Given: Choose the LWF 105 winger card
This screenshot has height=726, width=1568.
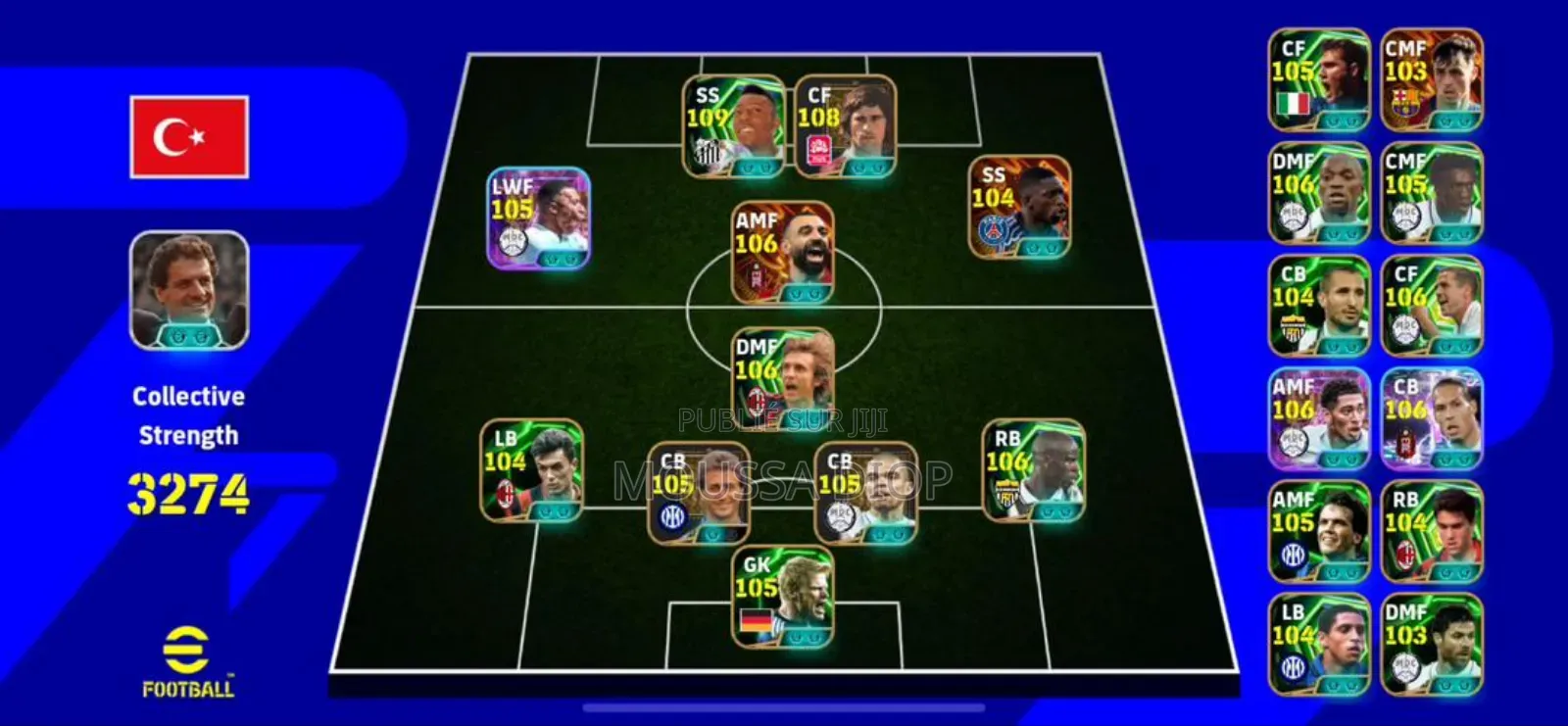Looking at the screenshot, I should click(x=539, y=218).
